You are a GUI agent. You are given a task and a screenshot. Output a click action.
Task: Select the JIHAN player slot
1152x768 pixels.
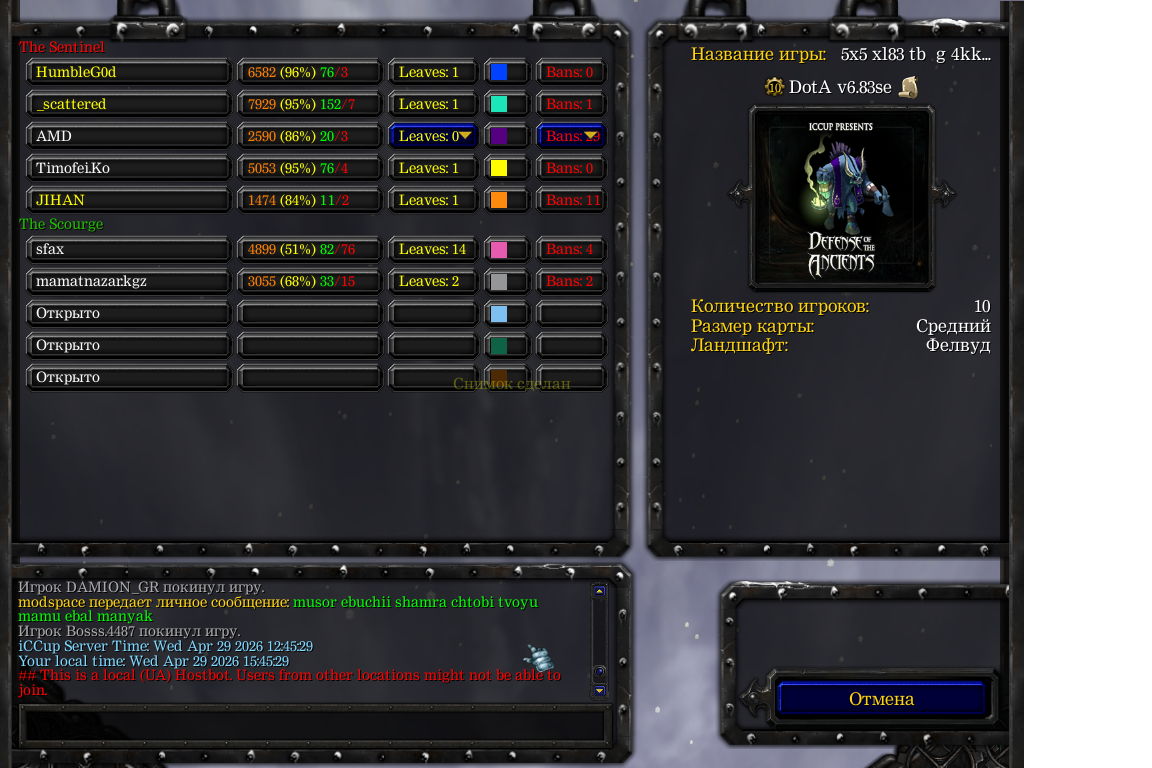coord(129,200)
